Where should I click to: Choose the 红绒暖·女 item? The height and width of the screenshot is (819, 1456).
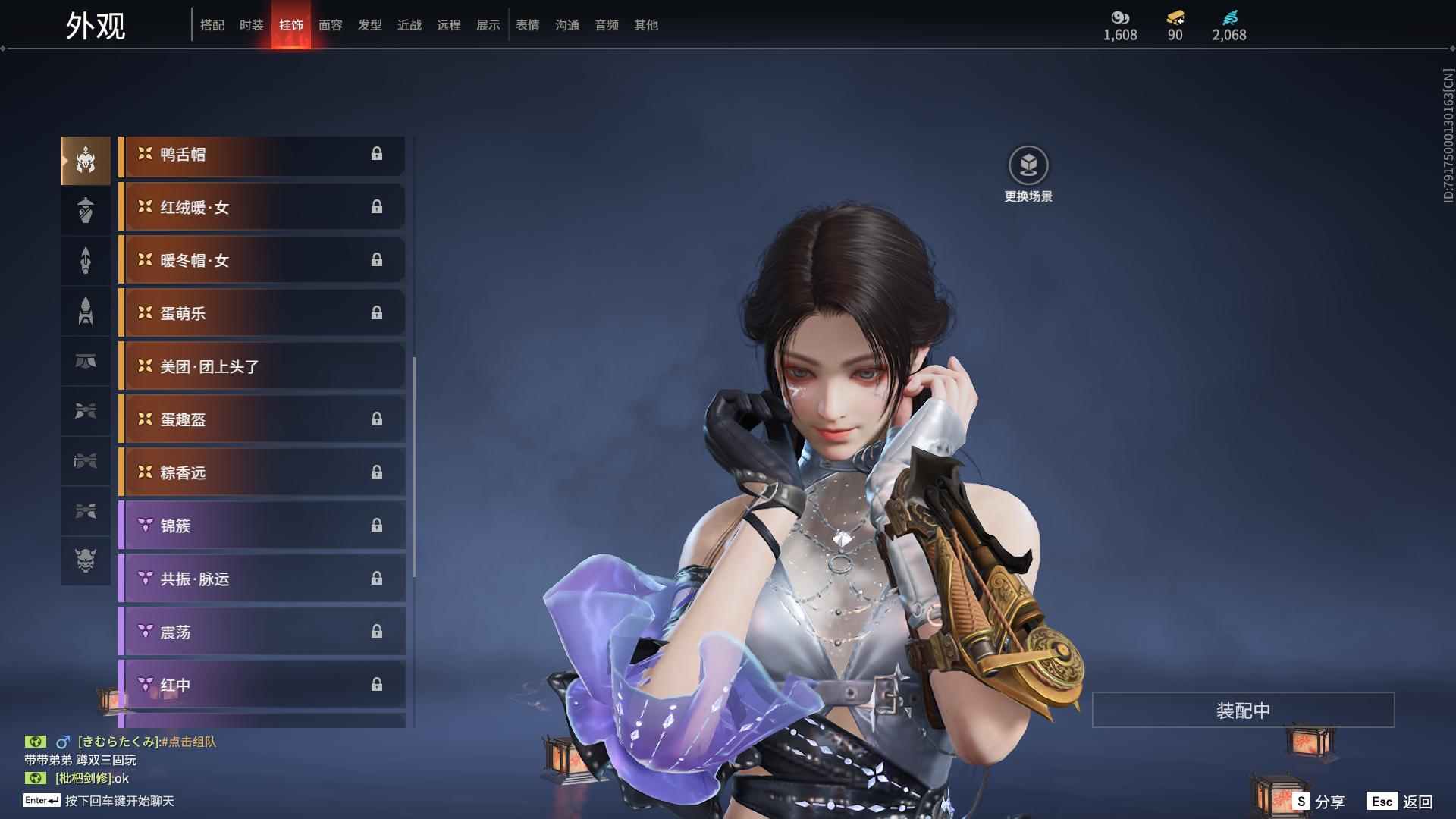tap(262, 208)
